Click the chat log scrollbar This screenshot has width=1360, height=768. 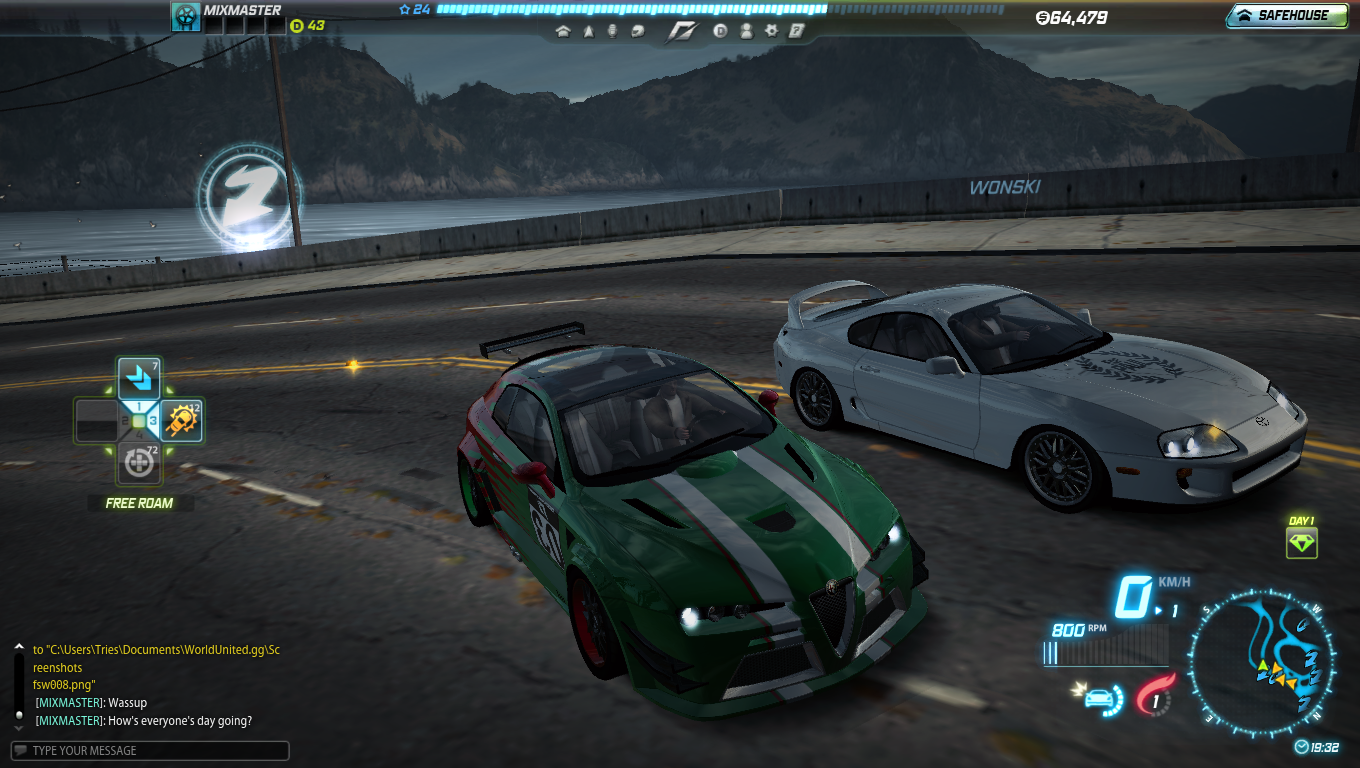18,680
